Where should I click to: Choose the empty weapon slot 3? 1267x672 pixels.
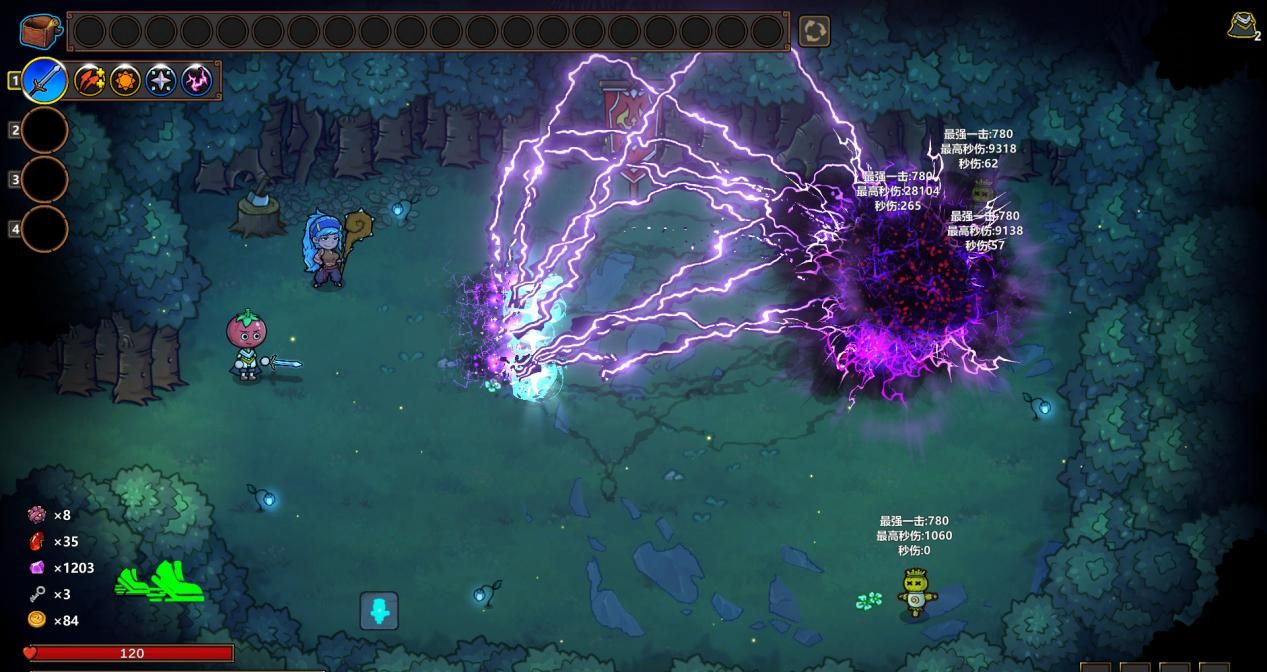coord(45,180)
